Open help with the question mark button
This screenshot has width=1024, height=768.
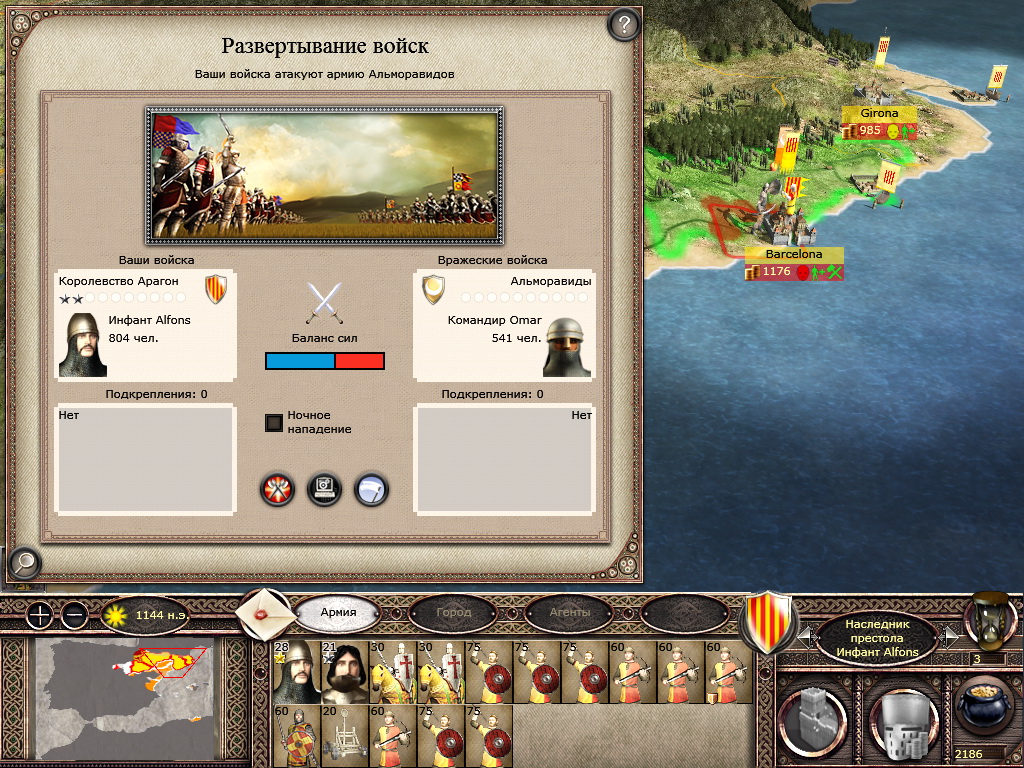point(624,24)
